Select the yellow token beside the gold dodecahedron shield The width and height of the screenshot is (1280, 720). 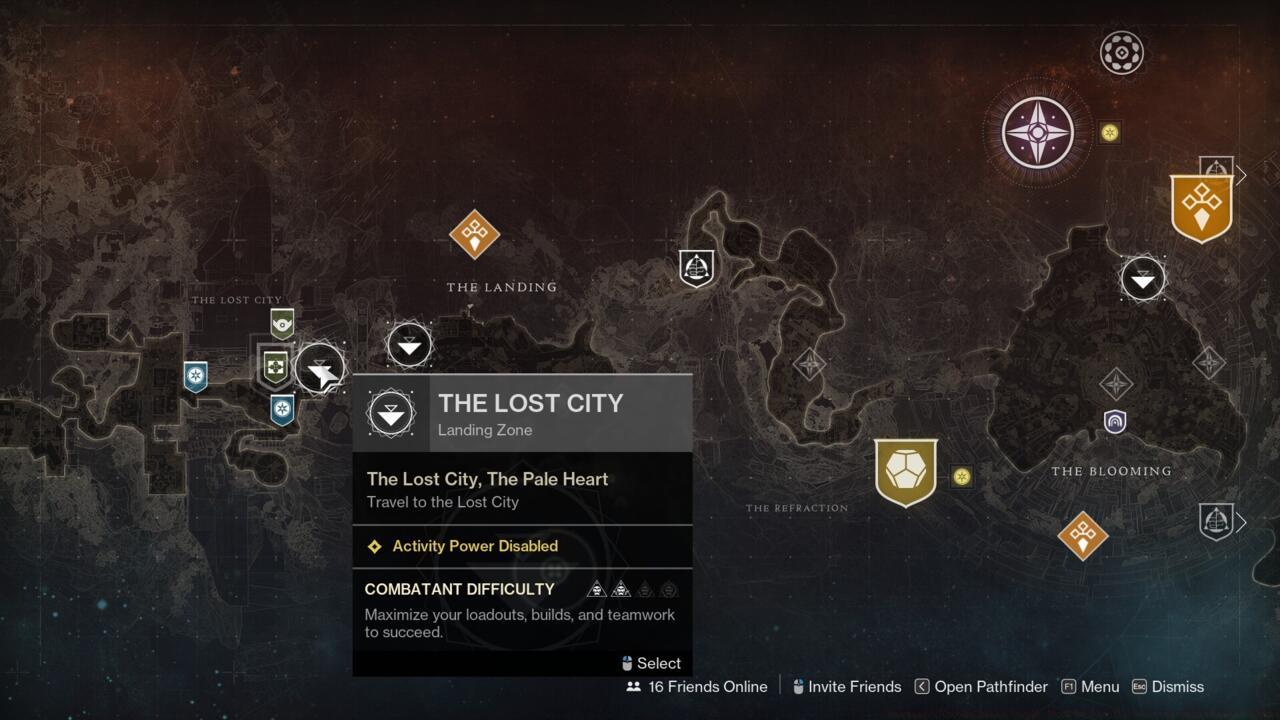(x=962, y=476)
